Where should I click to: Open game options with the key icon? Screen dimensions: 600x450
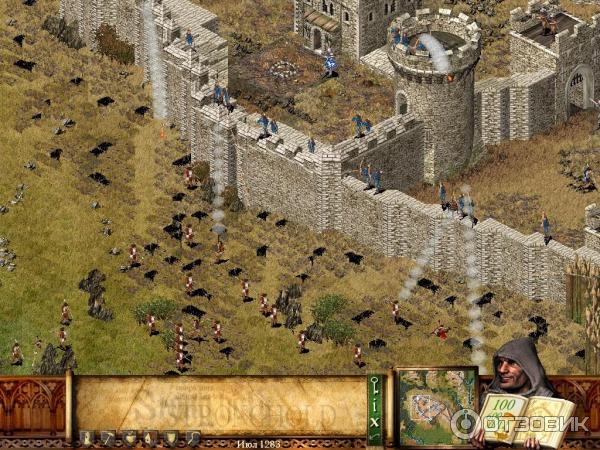tap(376, 385)
